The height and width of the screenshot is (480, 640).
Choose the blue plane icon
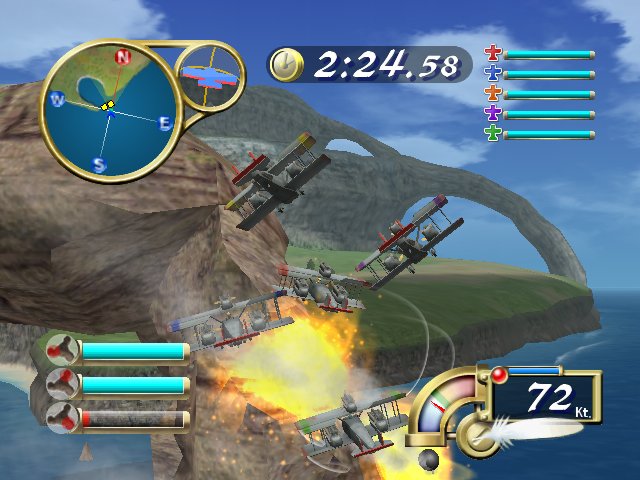click(x=492, y=74)
